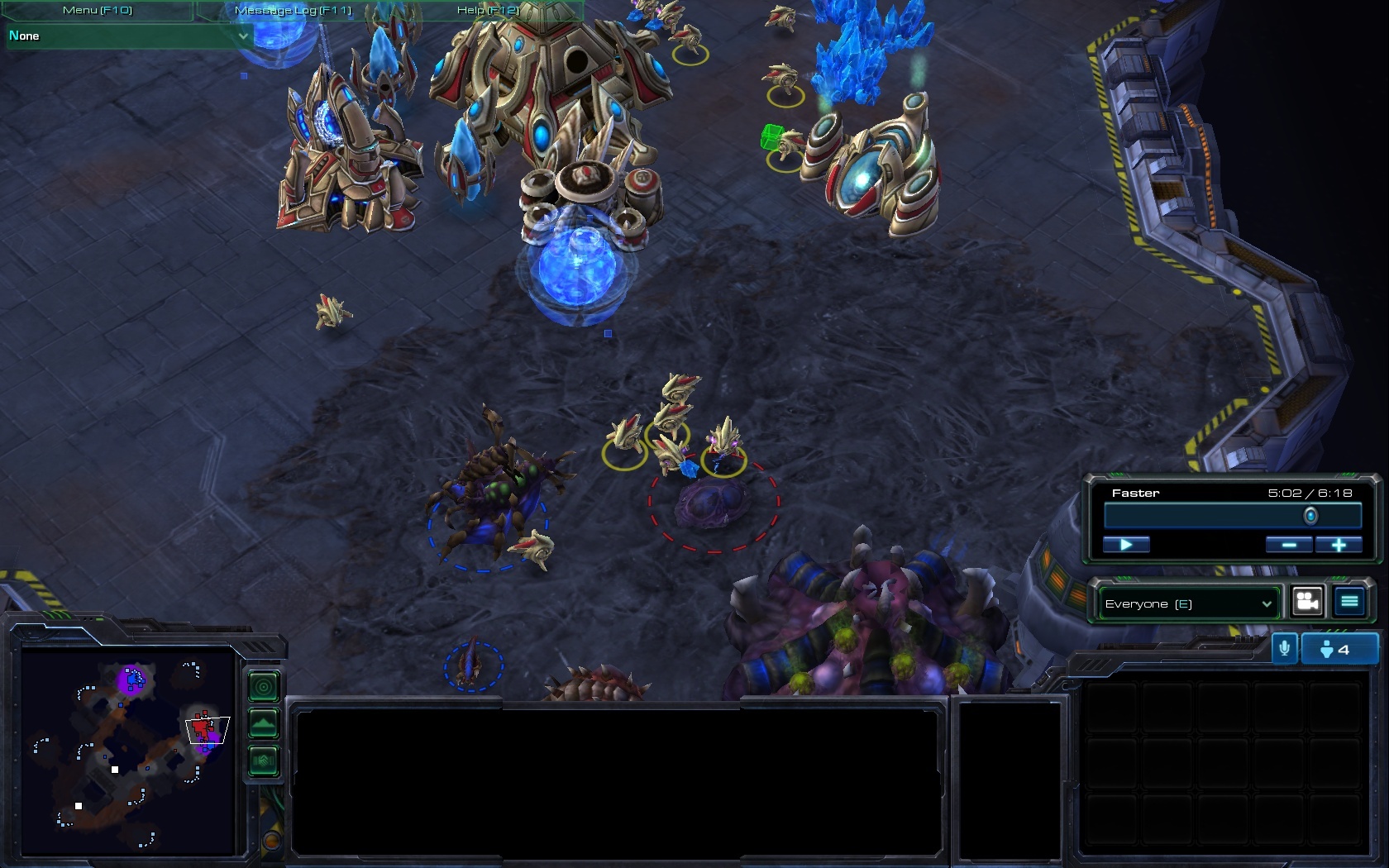Open the Everyone (E) vision dropdown
Image resolution: width=1389 pixels, height=868 pixels.
point(1187,603)
